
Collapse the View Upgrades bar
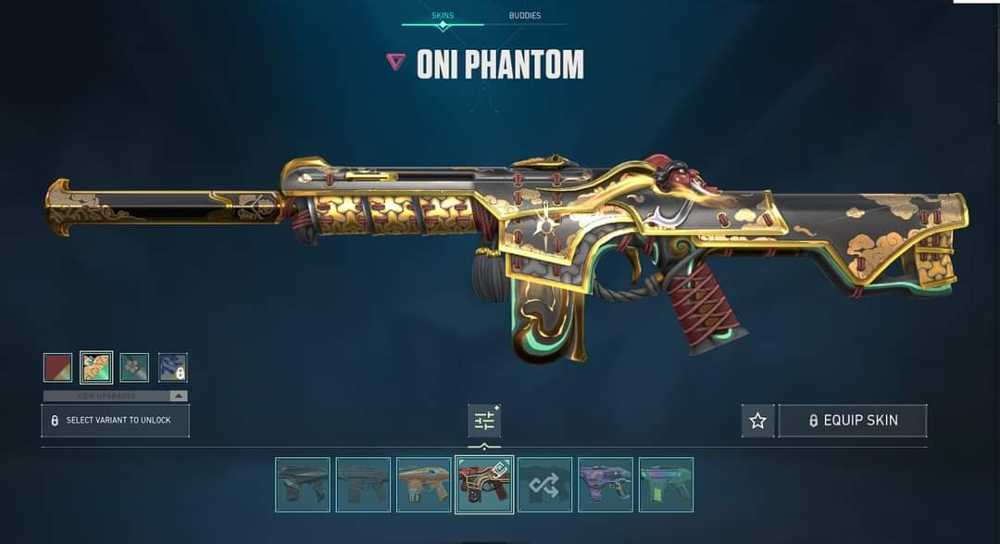115,396
